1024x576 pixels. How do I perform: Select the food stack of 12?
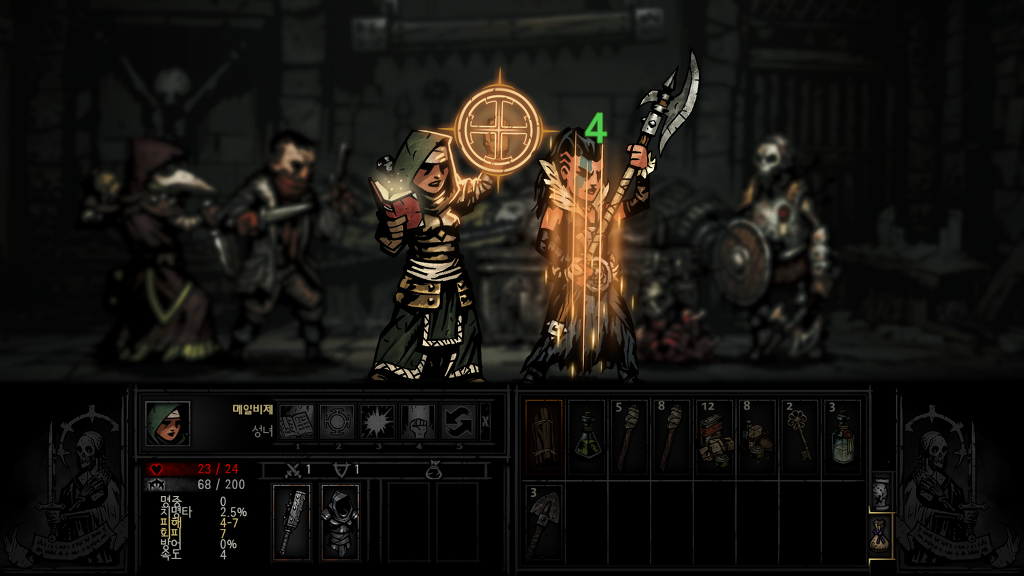[715, 436]
